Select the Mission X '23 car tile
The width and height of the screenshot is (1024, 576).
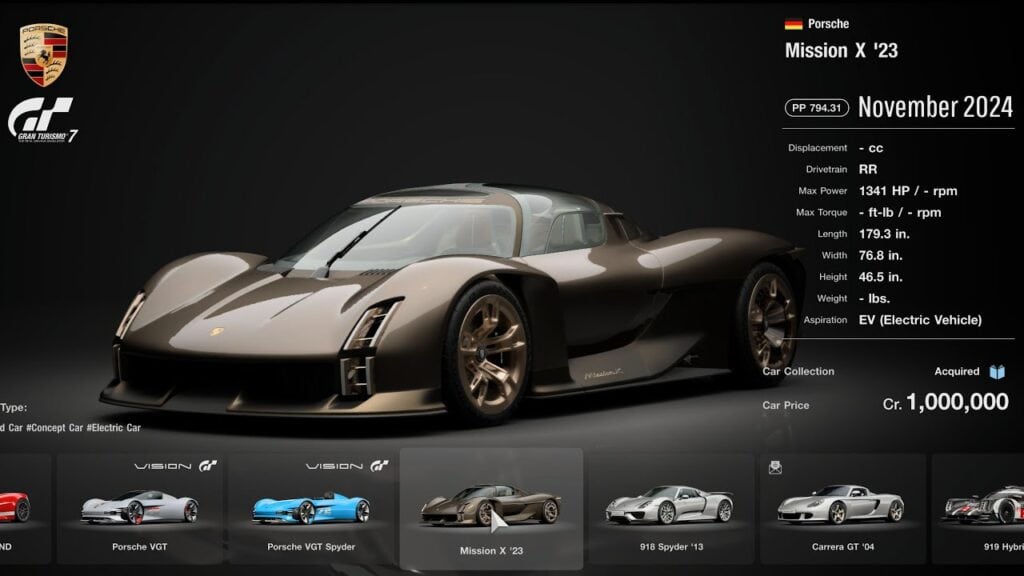click(x=490, y=509)
